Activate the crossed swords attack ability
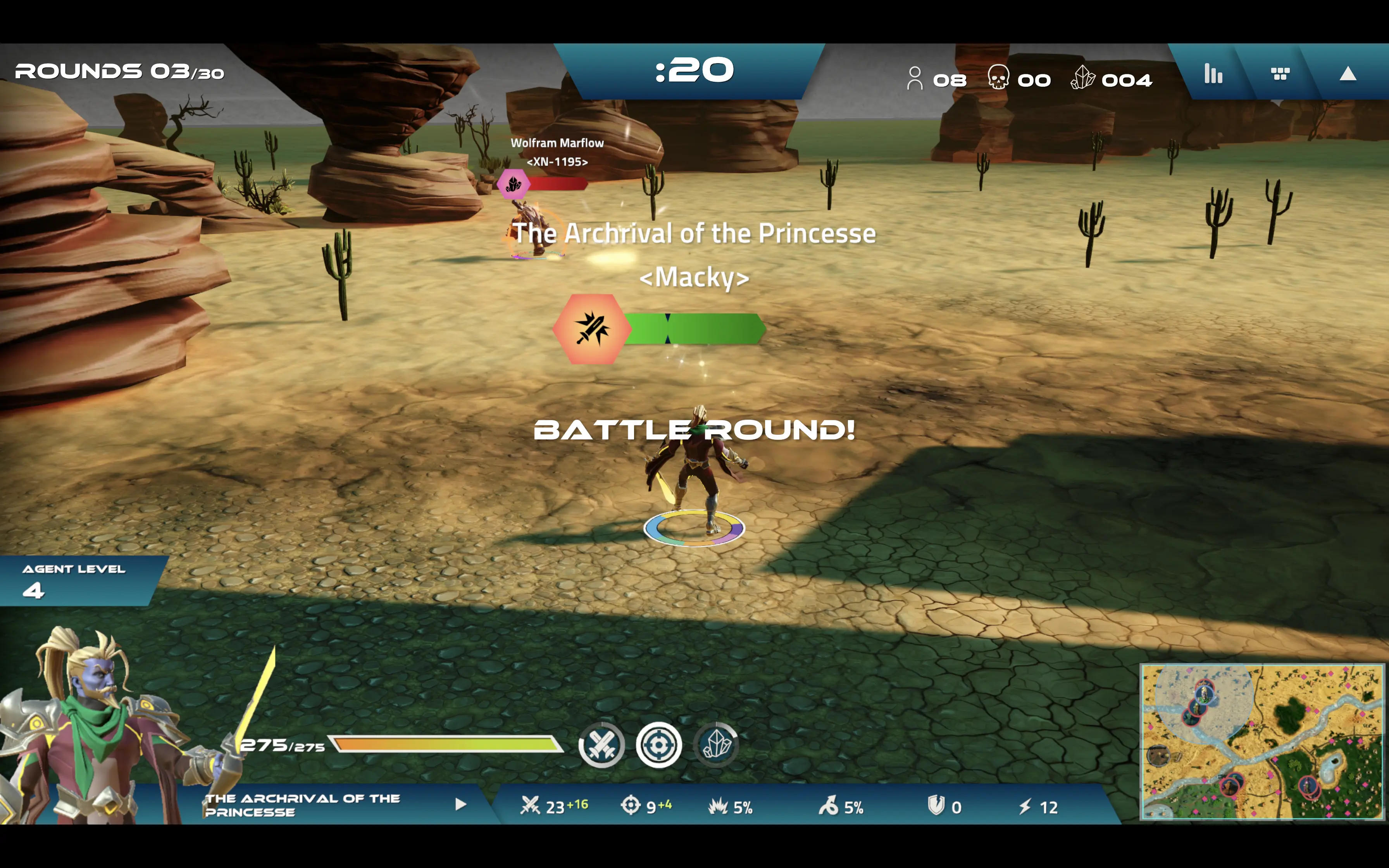This screenshot has height=868, width=1389. (x=601, y=745)
